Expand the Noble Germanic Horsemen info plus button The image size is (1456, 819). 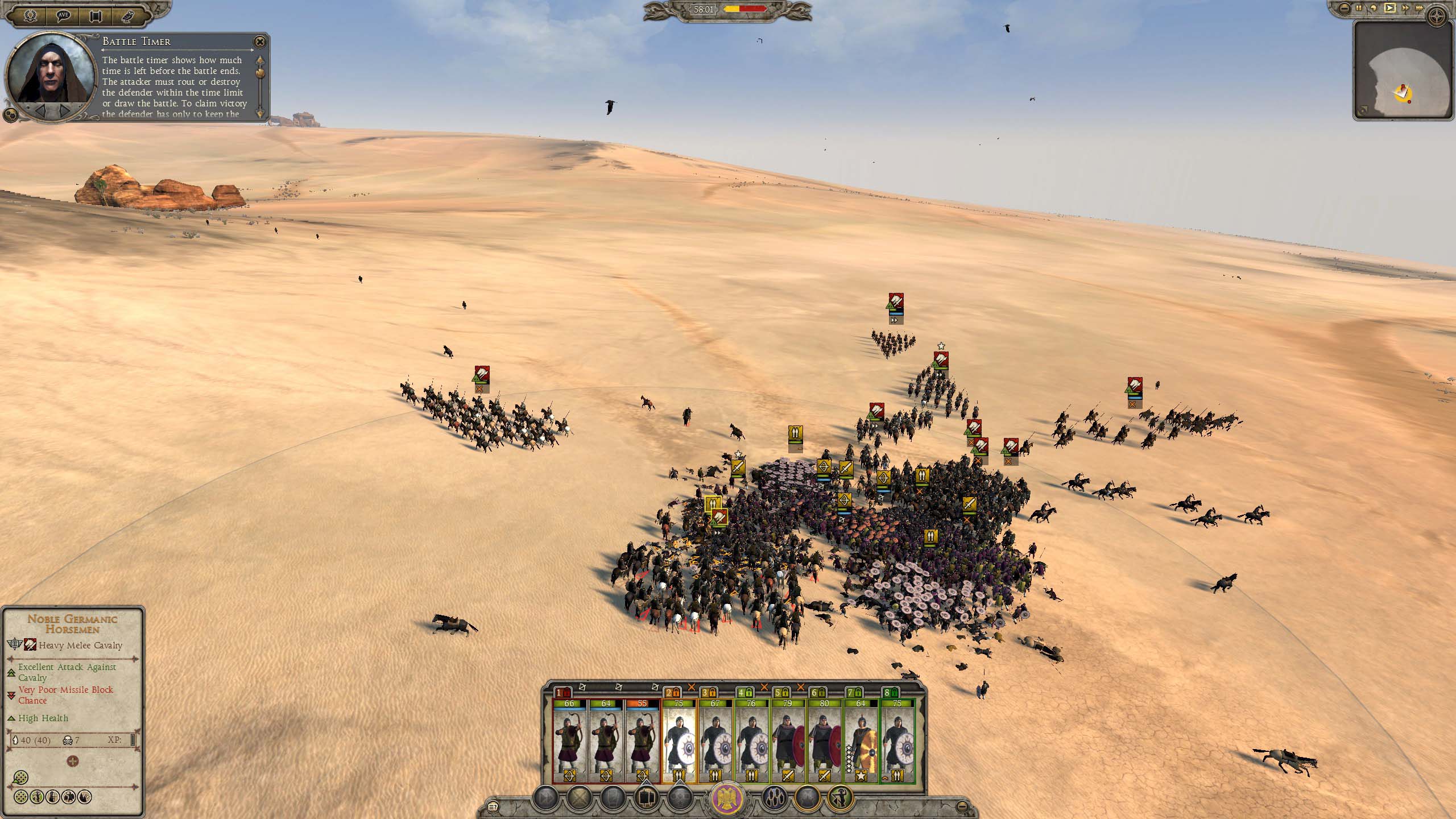pos(73,762)
